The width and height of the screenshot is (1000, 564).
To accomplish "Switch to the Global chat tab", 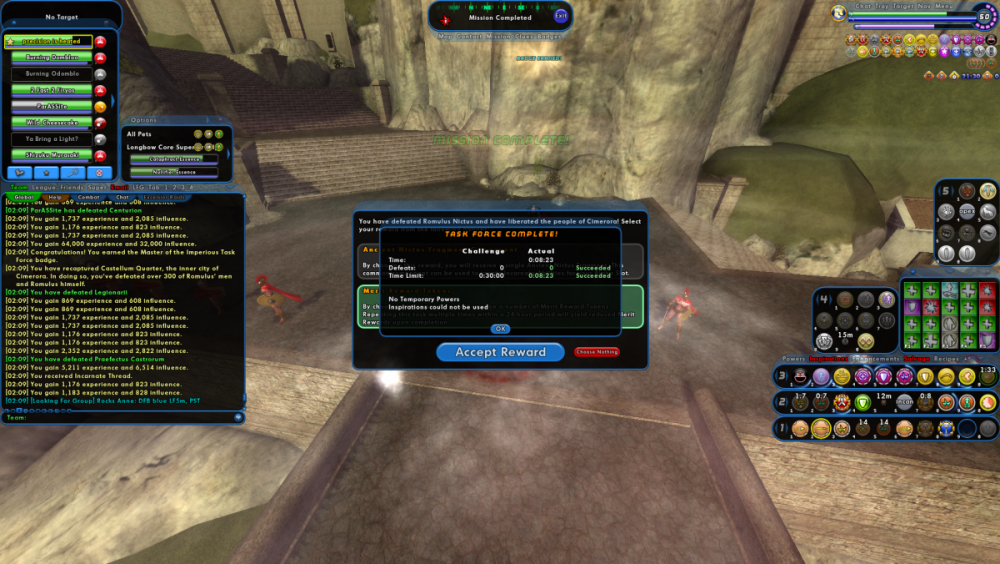I will pyautogui.click(x=24, y=197).
